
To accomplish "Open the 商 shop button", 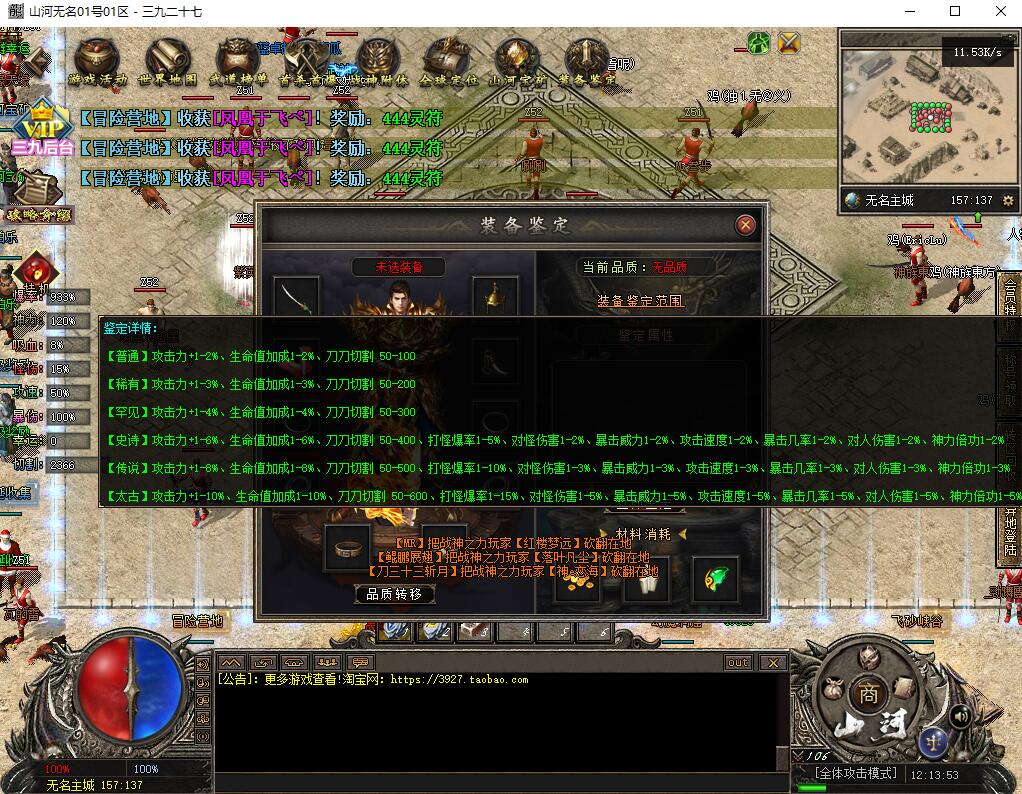I will click(866, 694).
